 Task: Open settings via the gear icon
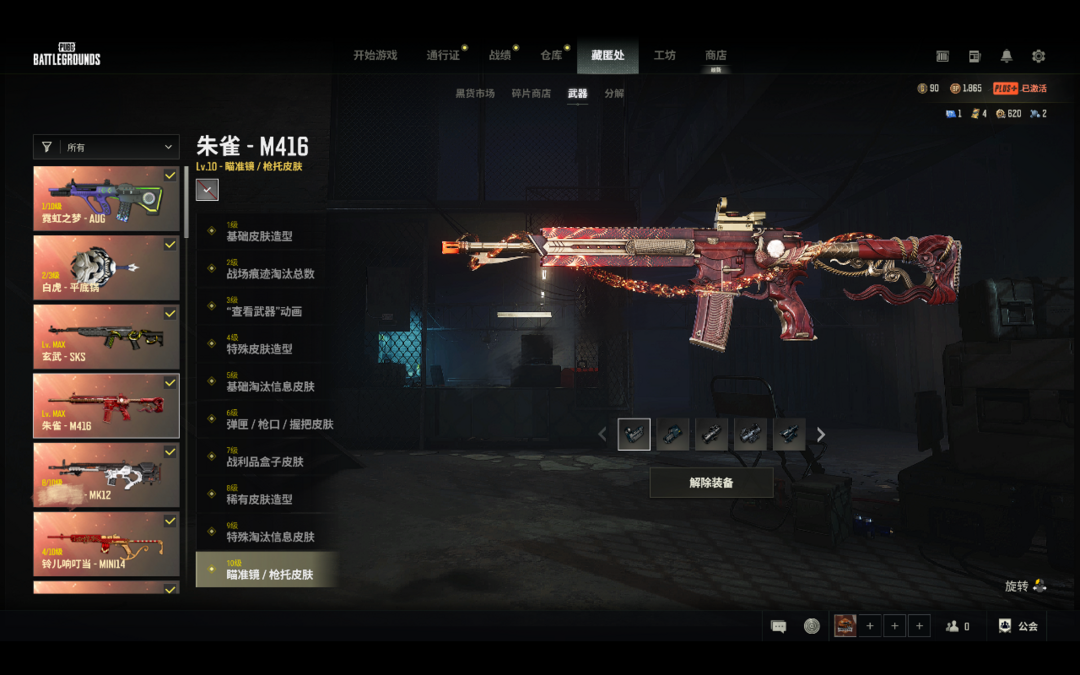pyautogui.click(x=1038, y=56)
